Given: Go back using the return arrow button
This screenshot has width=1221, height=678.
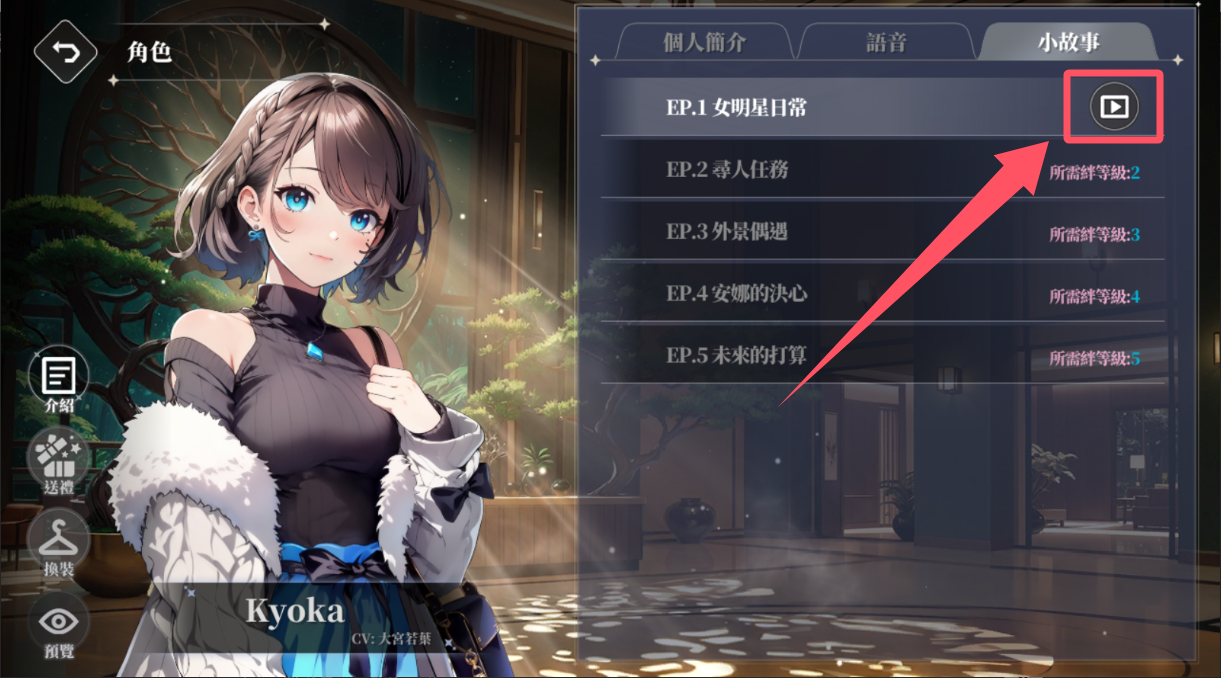Looking at the screenshot, I should point(65,52).
